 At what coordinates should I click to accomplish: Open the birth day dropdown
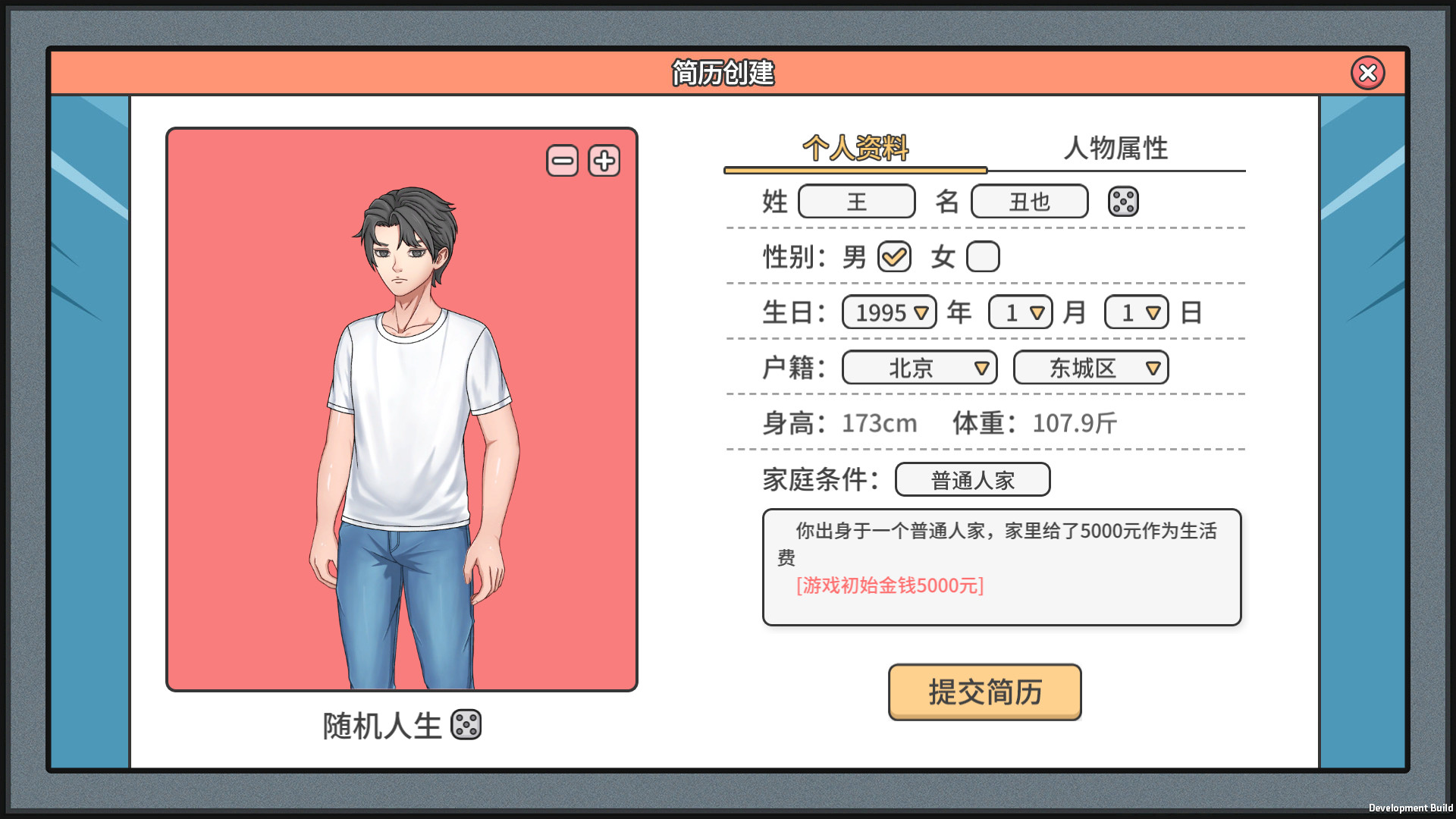click(1135, 312)
